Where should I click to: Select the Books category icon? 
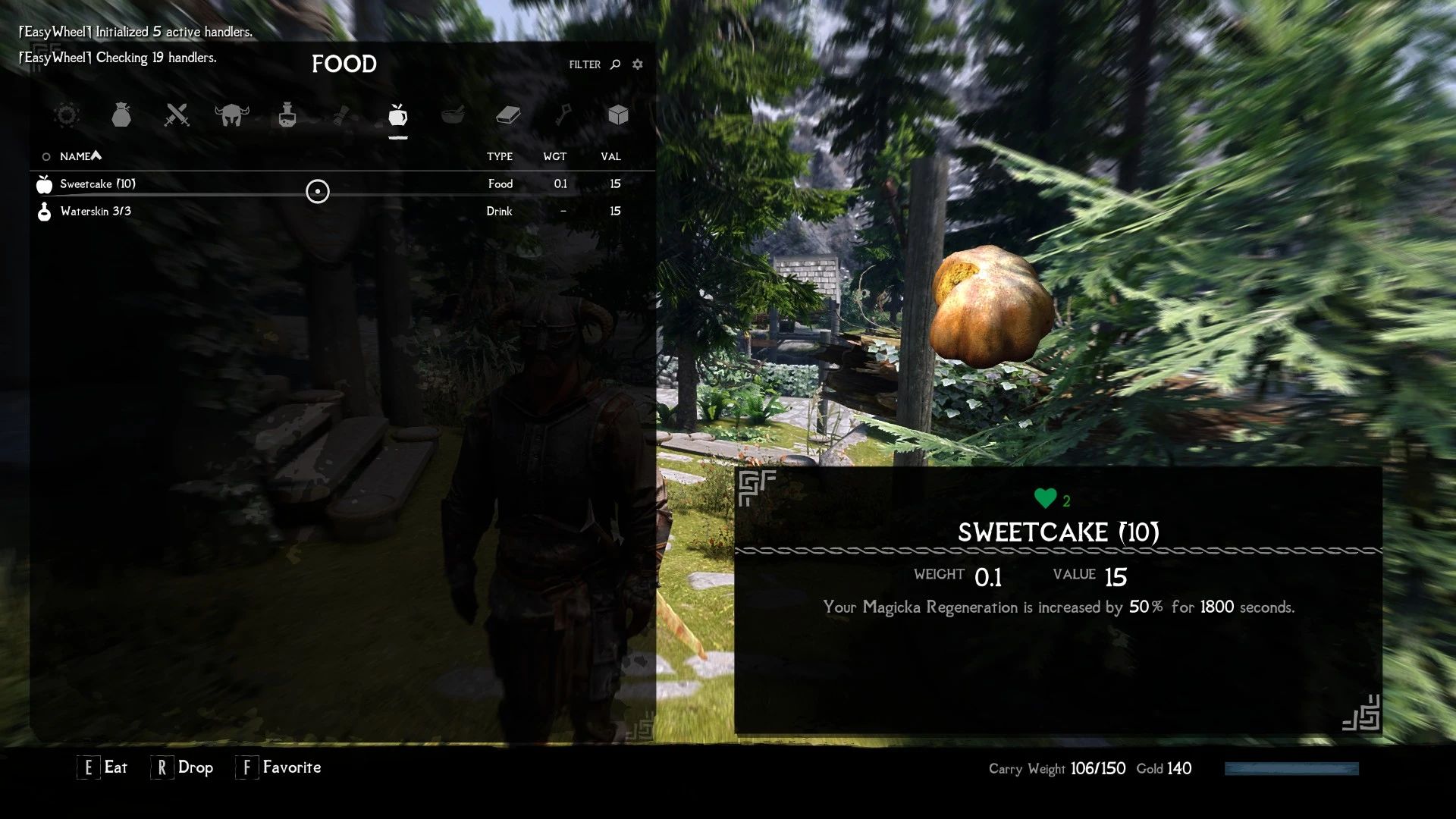coord(509,115)
